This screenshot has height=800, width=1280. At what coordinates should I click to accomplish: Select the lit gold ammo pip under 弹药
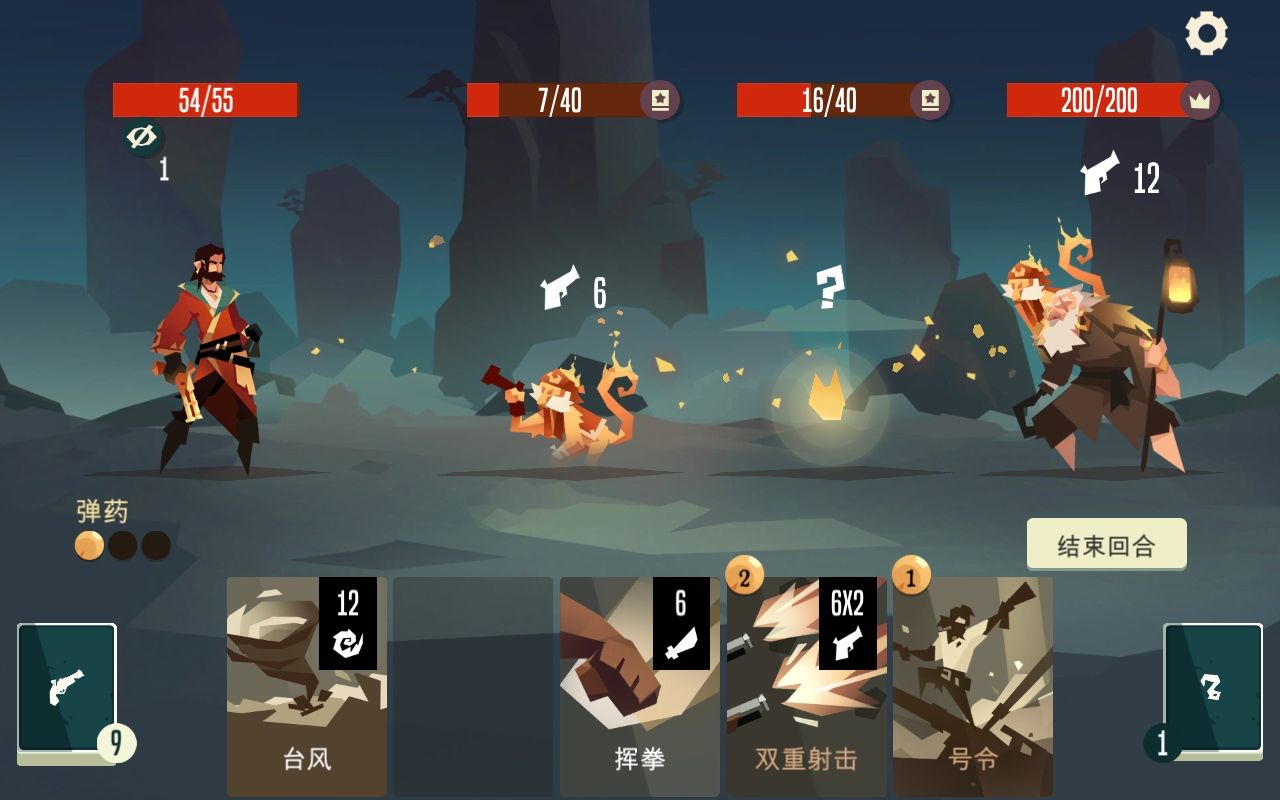[x=88, y=547]
